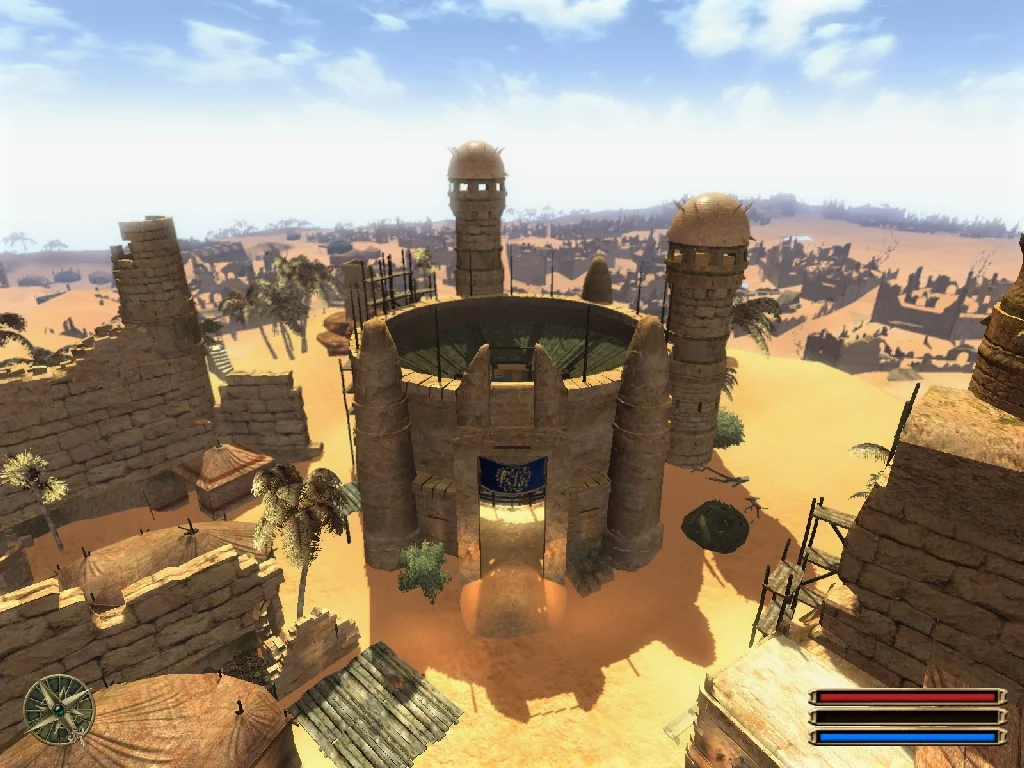Click the compass in the corner
The width and height of the screenshot is (1024, 768).
tap(59, 709)
